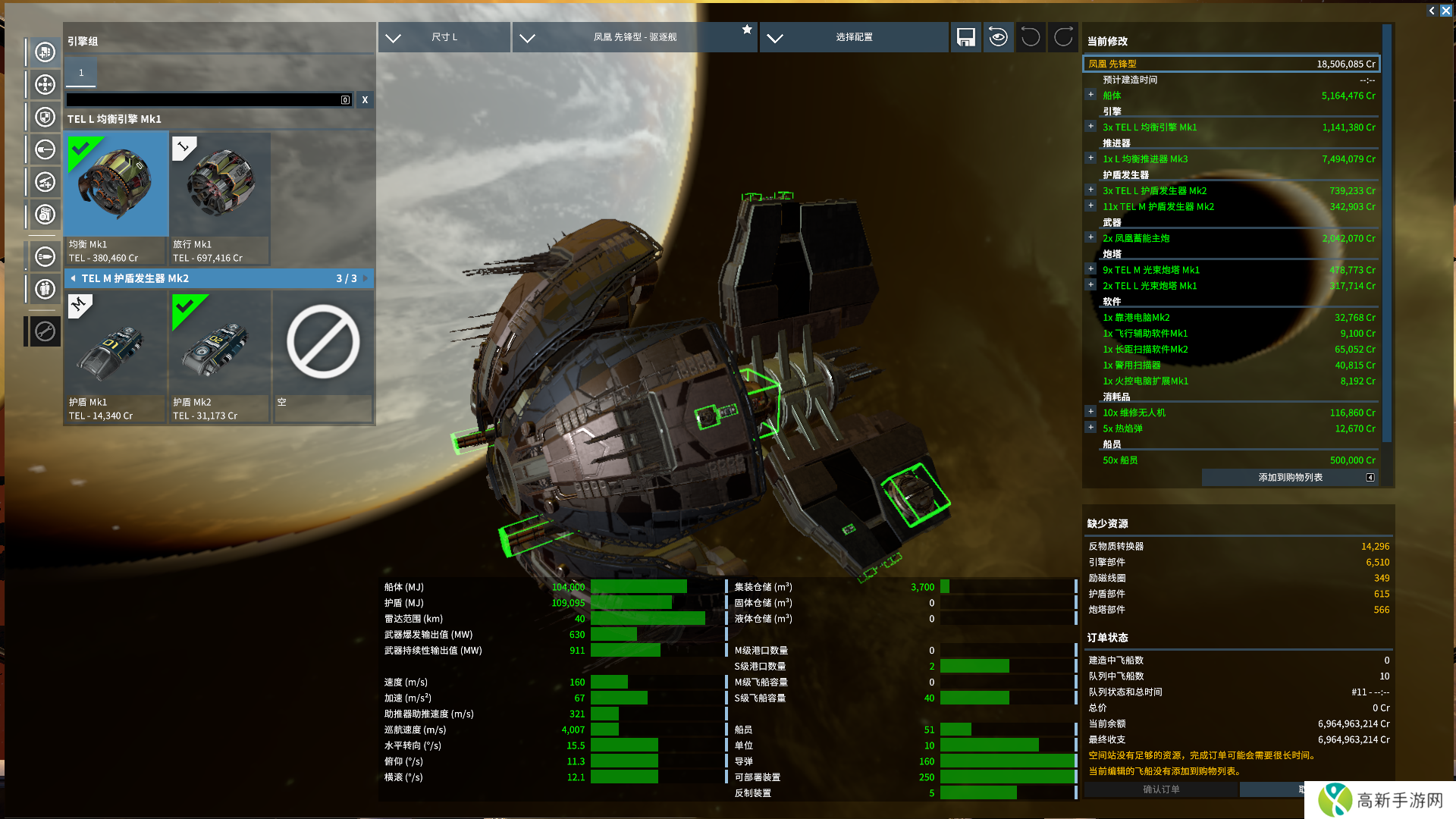Open the 凤凰 先锋型 ship dropdown

click(x=634, y=37)
